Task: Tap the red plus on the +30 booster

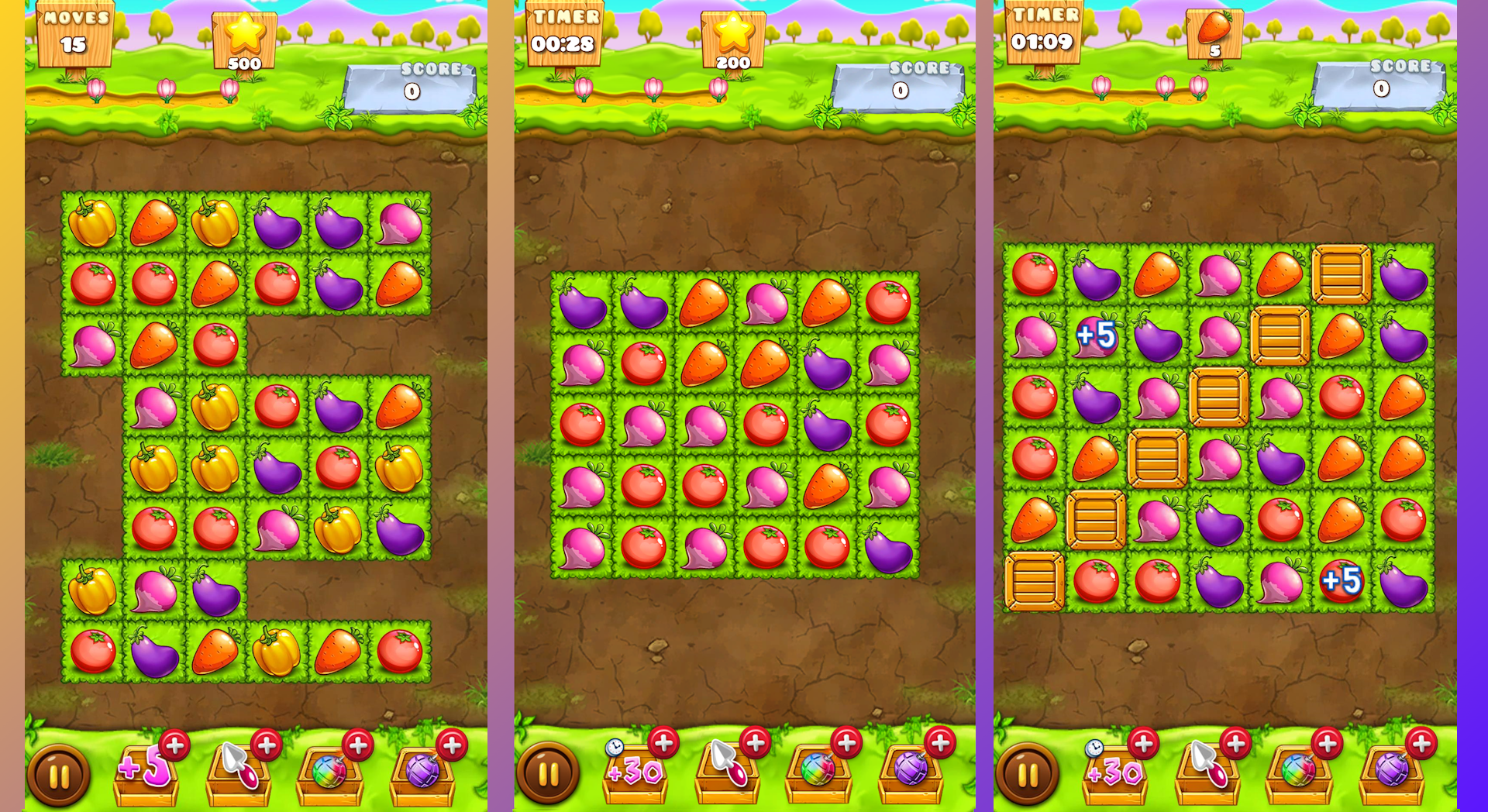Action: 663,745
